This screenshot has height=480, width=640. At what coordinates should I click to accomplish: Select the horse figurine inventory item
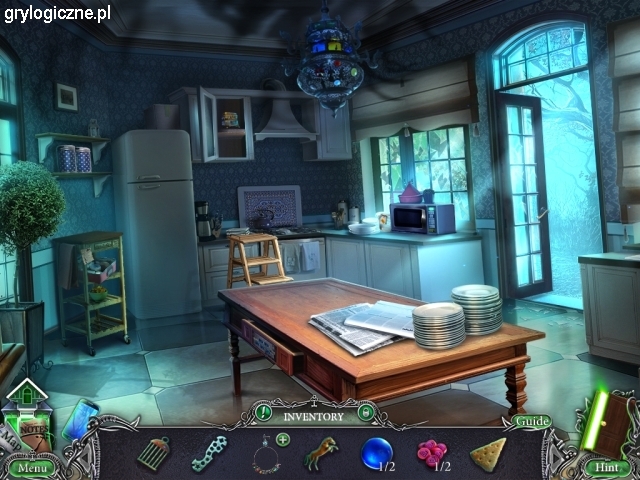pos(321,453)
